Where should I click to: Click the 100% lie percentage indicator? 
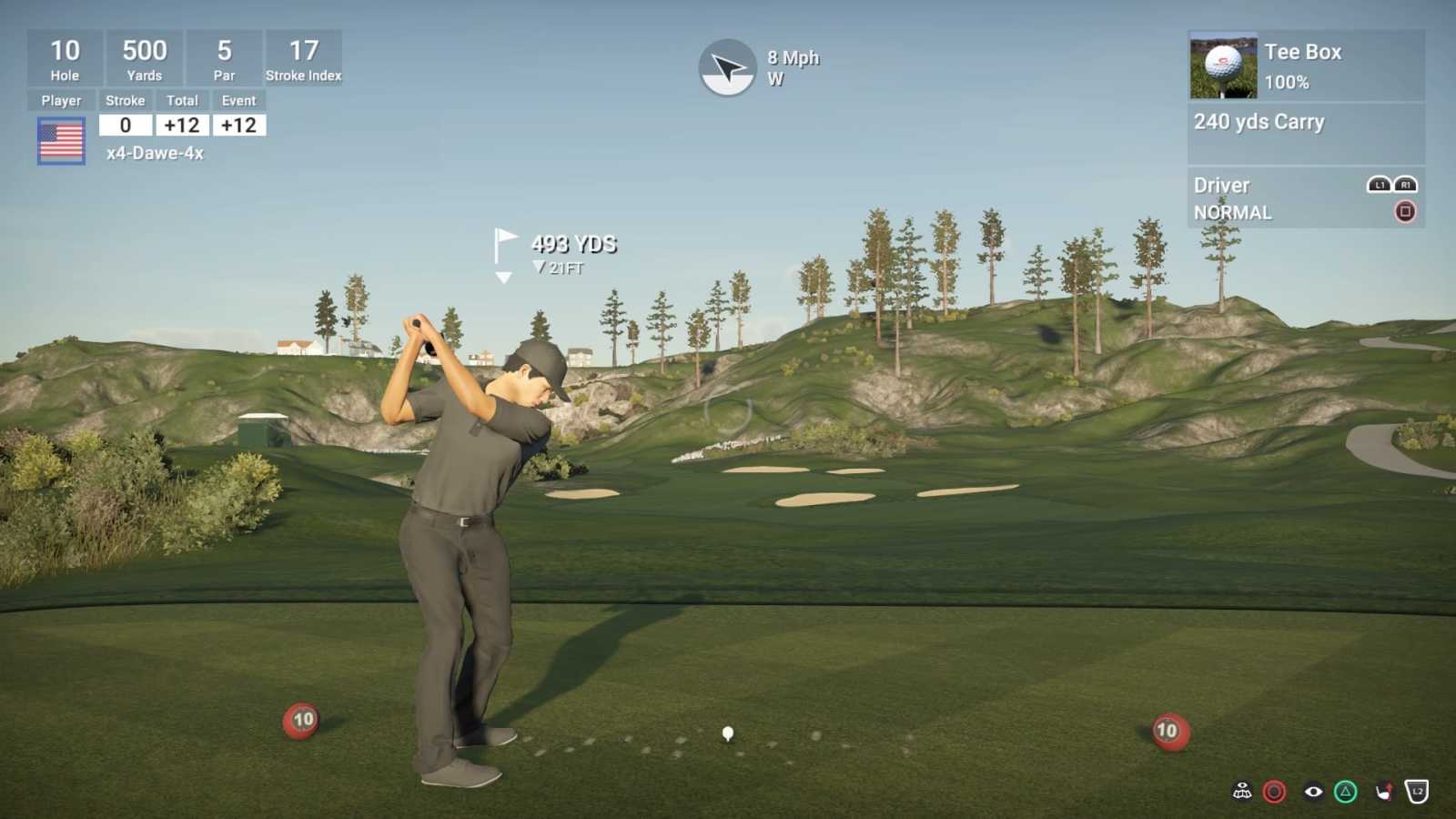tap(1286, 82)
